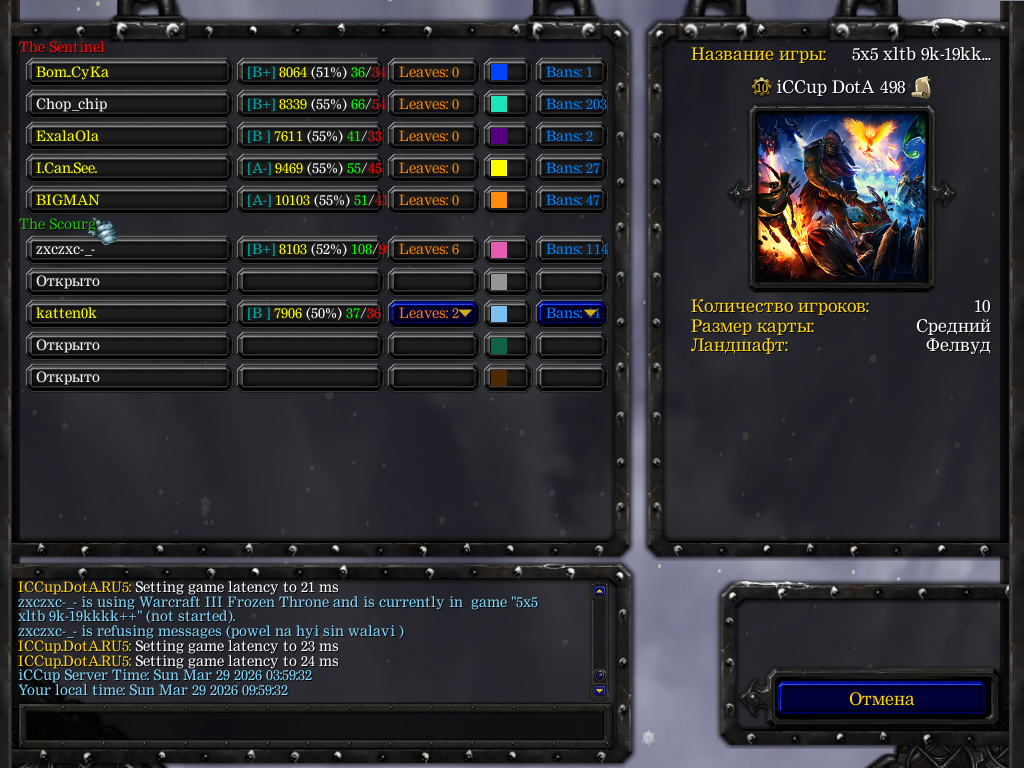Screen dimensions: 1024x768
Task: Click the Отмена cancel button
Action: [882, 699]
